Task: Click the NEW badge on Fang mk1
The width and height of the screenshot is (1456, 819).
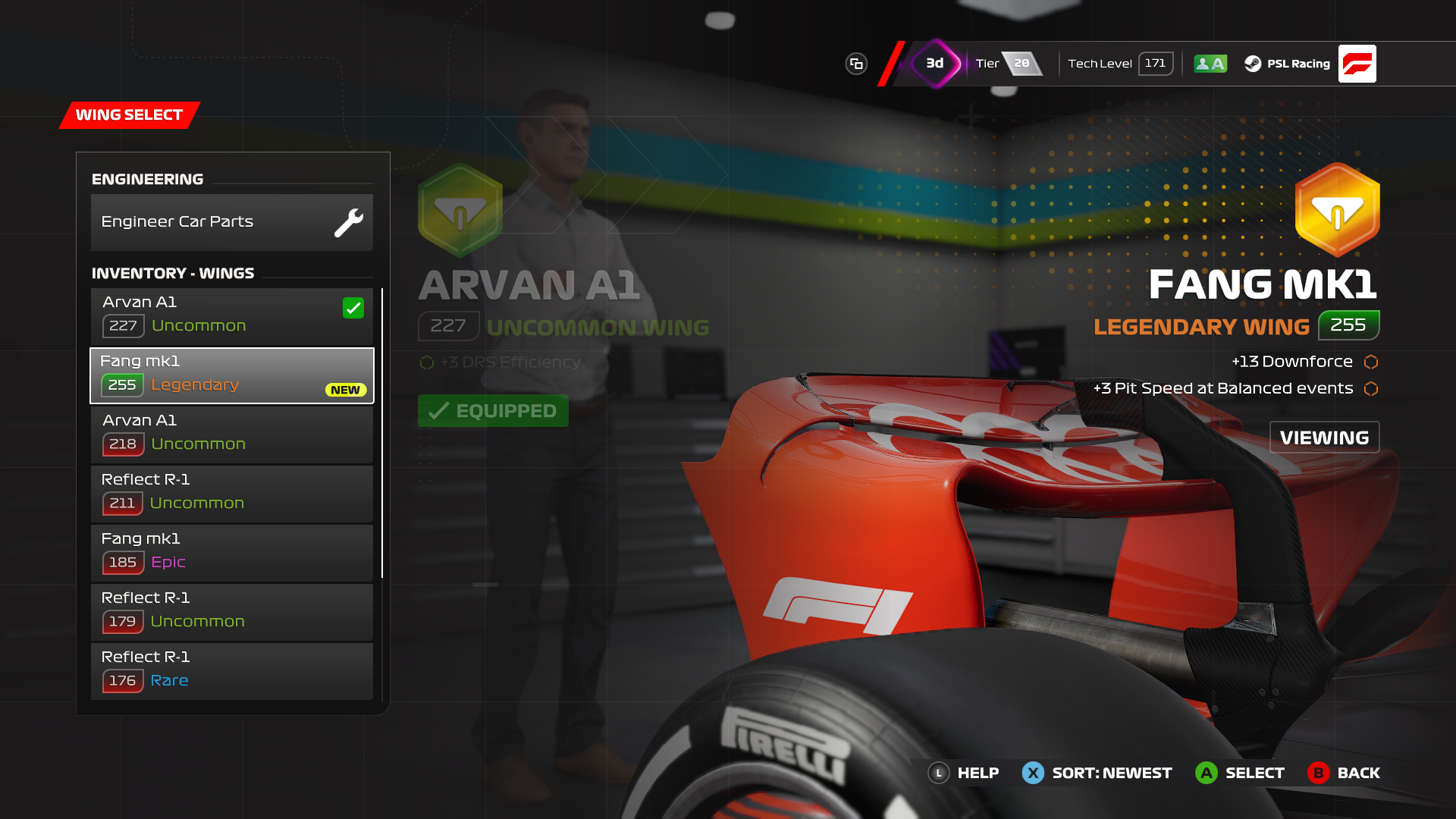Action: (x=345, y=390)
